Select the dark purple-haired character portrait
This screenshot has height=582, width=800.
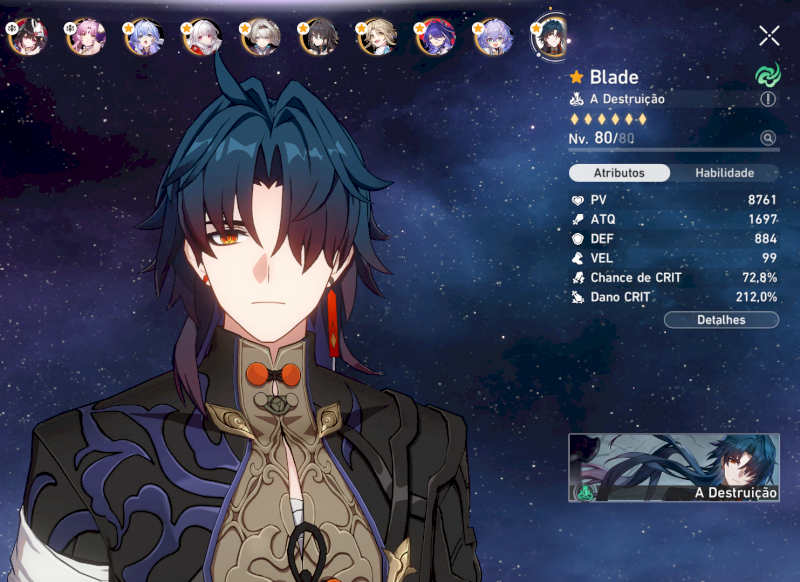434,37
